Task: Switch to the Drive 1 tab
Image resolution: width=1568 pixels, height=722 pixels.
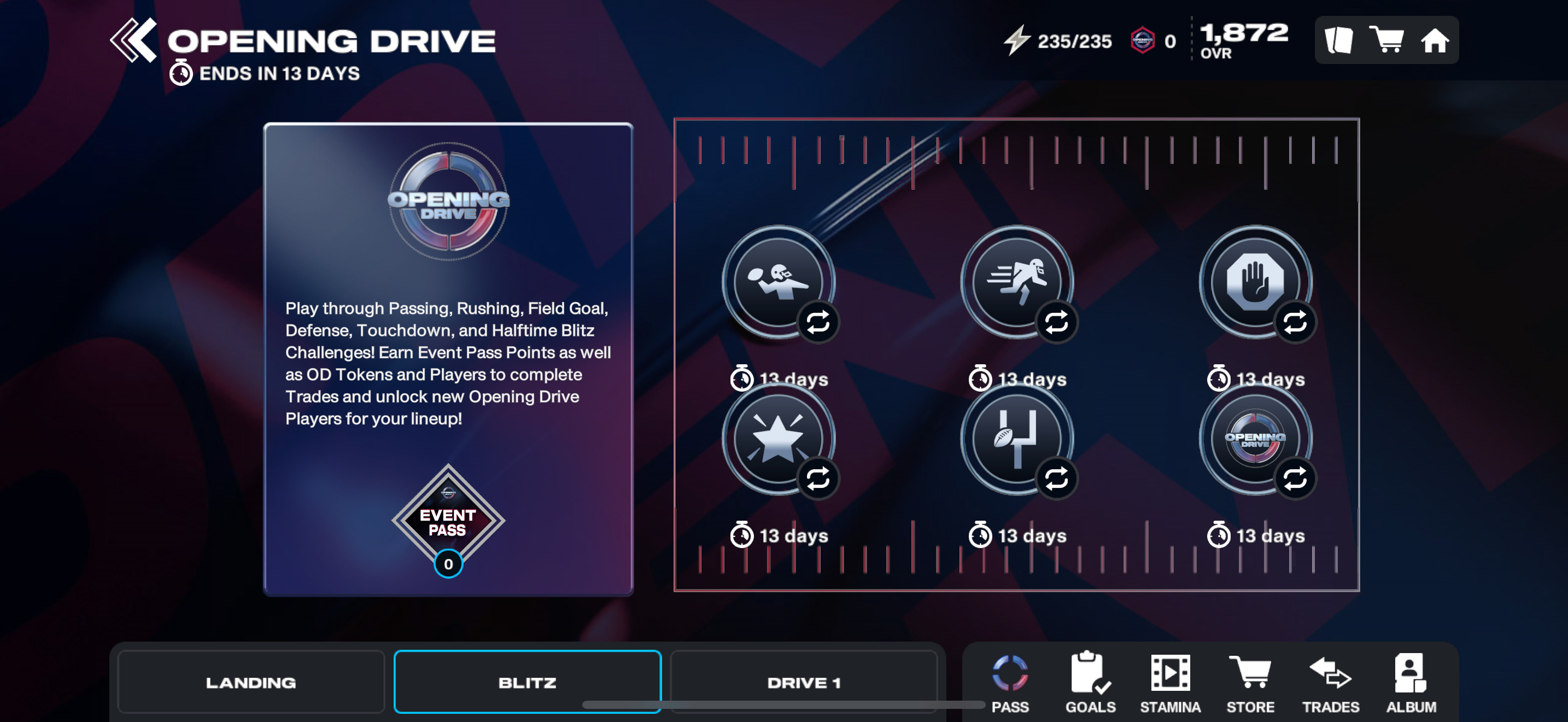Action: point(804,682)
